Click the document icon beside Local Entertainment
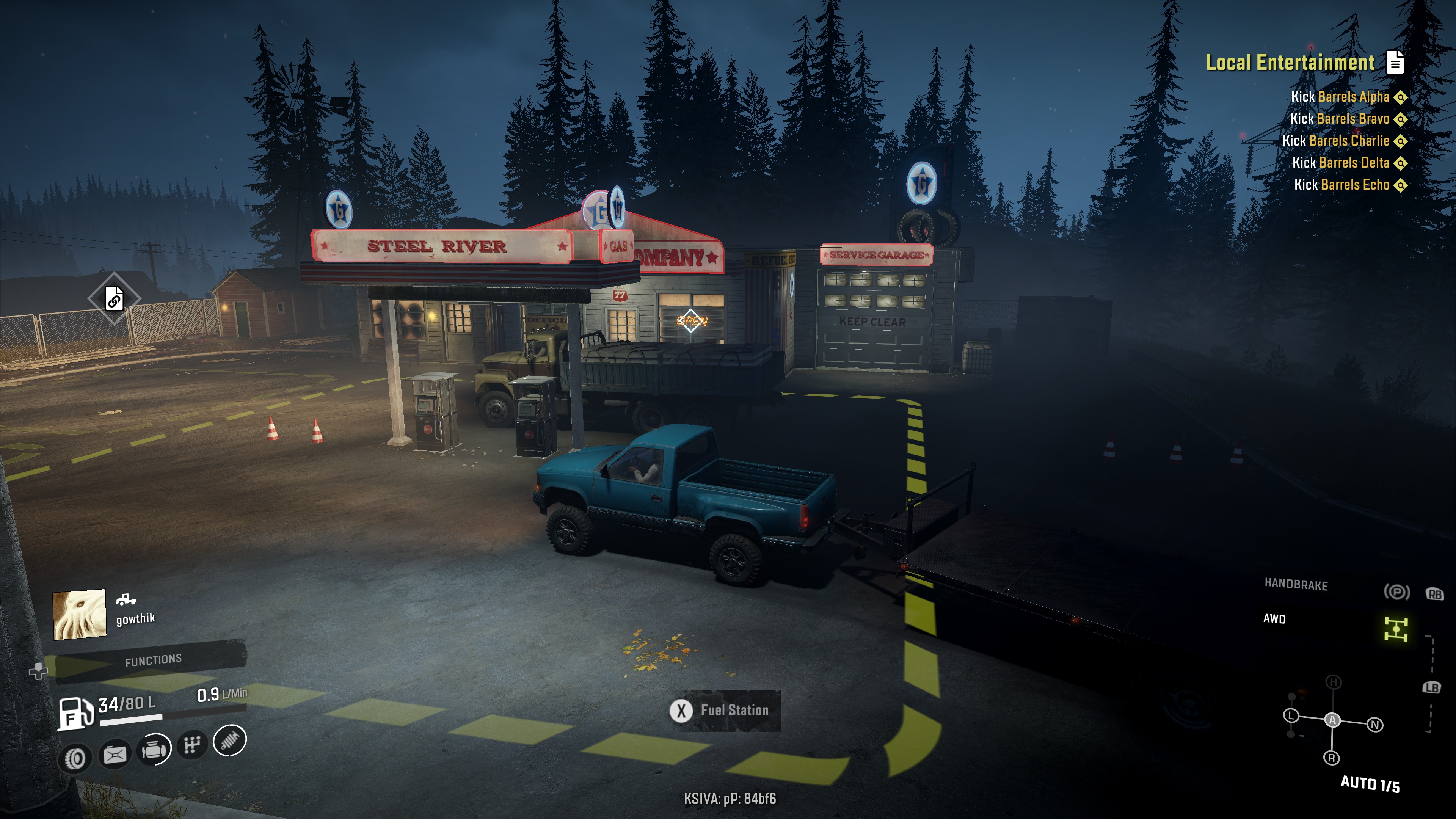The height and width of the screenshot is (819, 1456). click(x=1395, y=62)
